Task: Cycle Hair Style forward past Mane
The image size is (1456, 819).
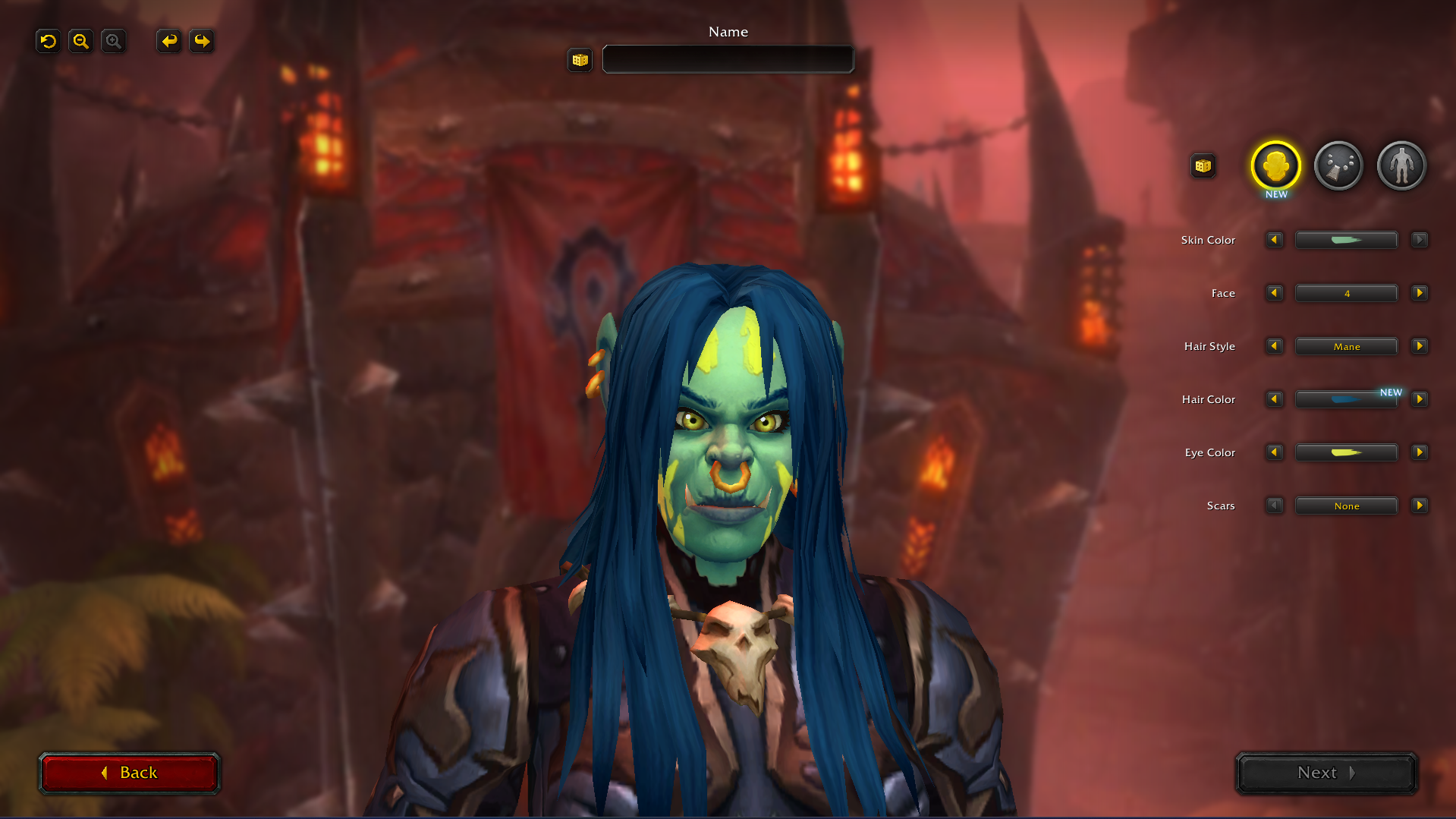Action: tap(1420, 346)
